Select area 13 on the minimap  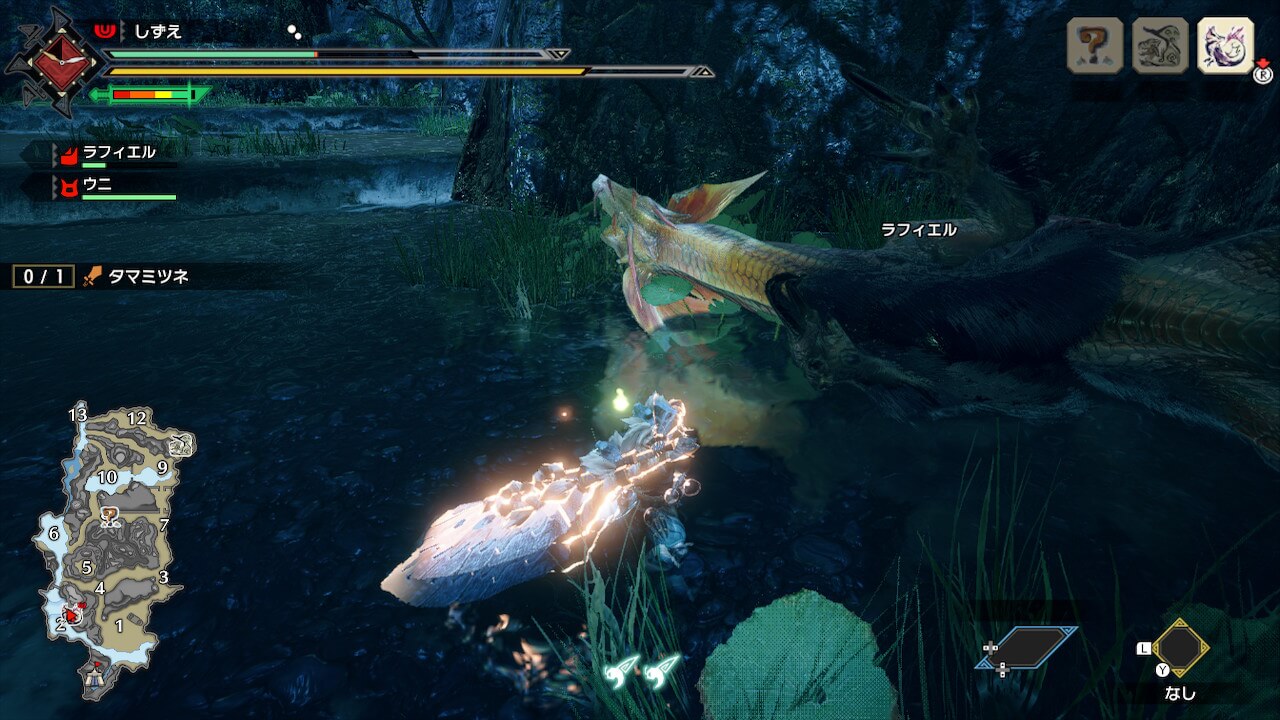(x=78, y=415)
